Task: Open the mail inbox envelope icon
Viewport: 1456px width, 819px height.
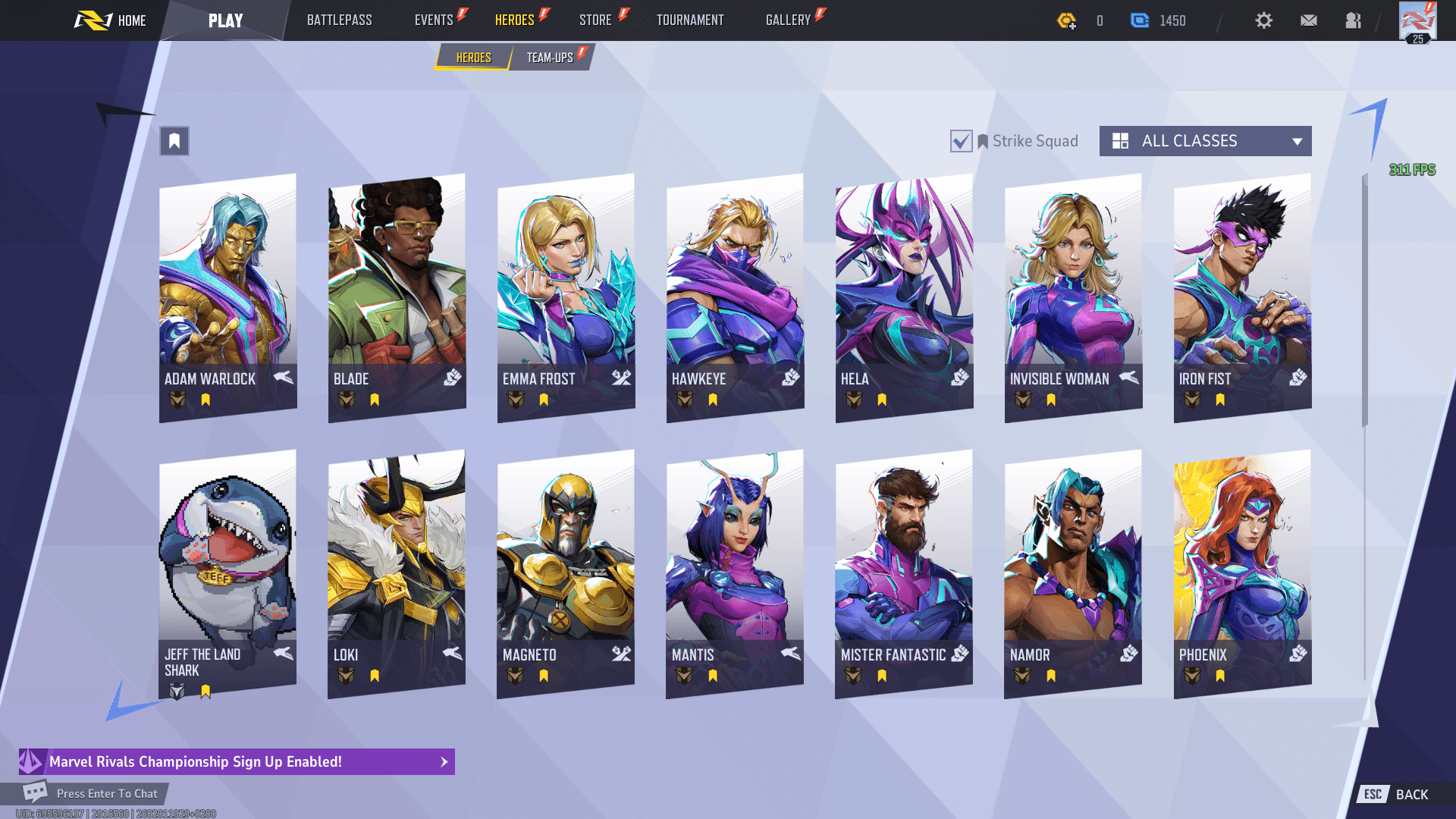Action: pos(1308,20)
